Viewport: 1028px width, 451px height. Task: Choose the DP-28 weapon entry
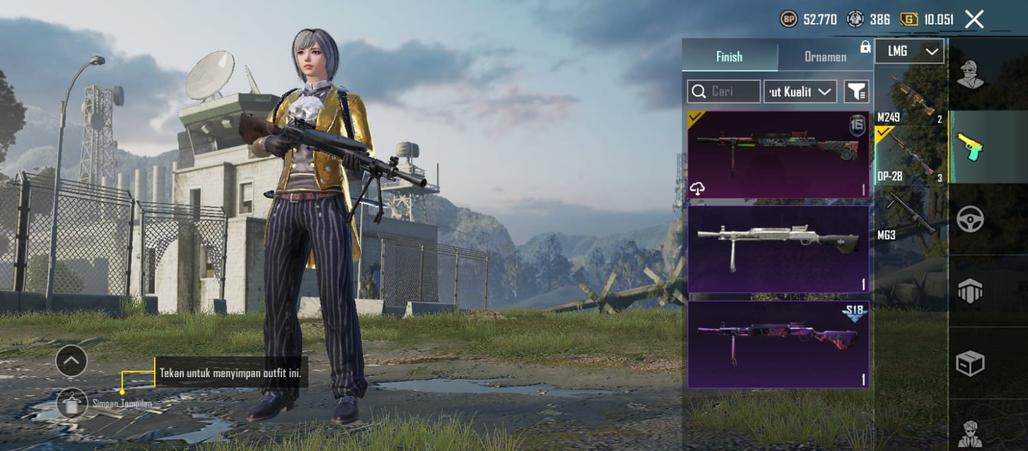point(910,157)
